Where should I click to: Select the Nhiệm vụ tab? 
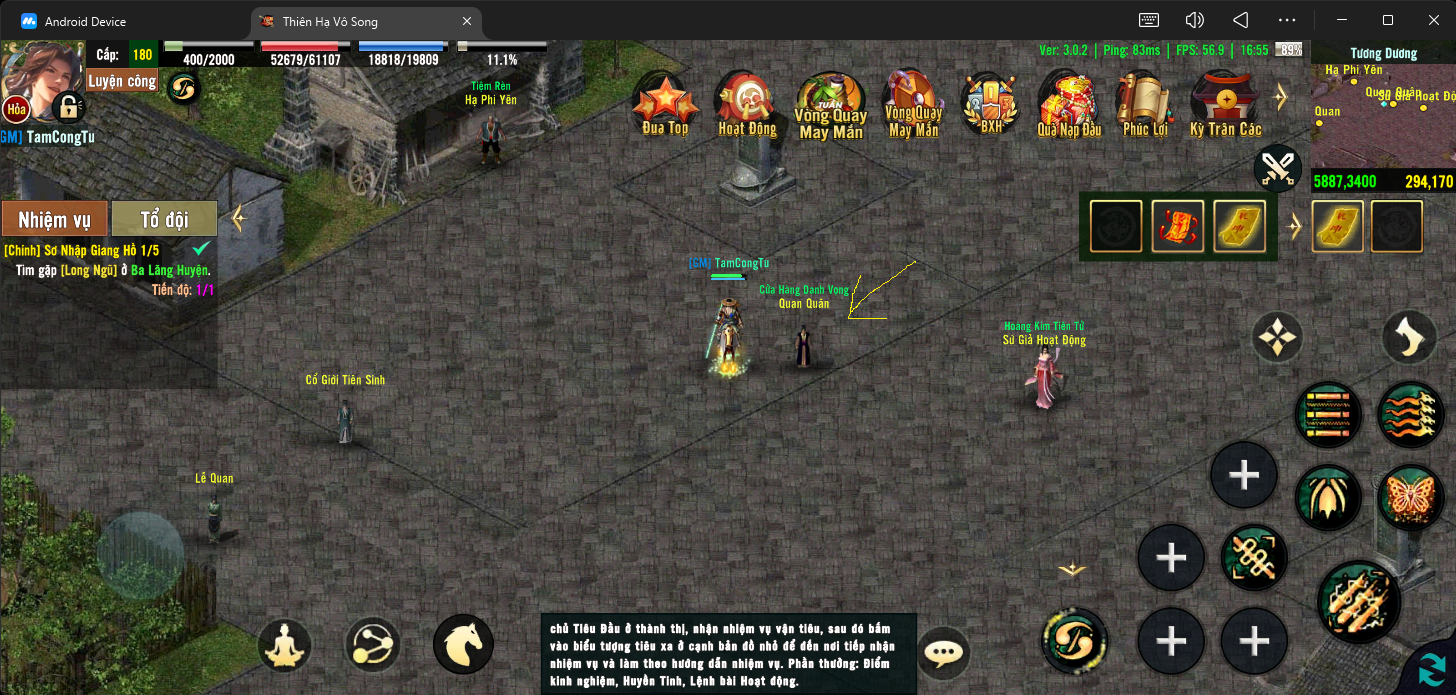(54, 219)
